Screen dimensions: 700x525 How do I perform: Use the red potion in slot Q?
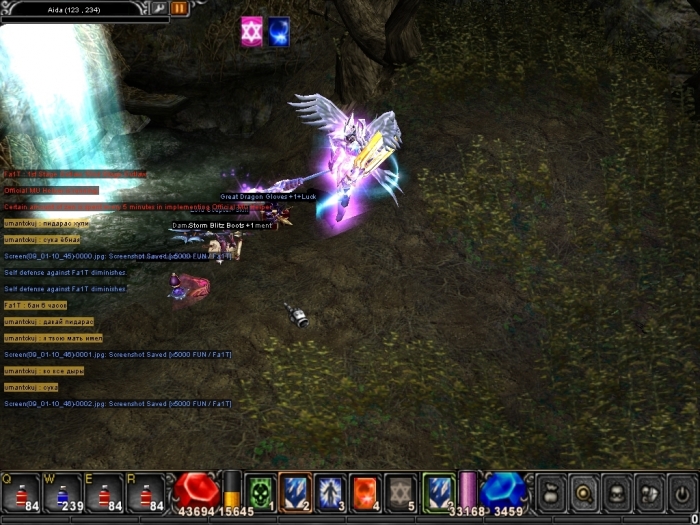click(x=20, y=492)
